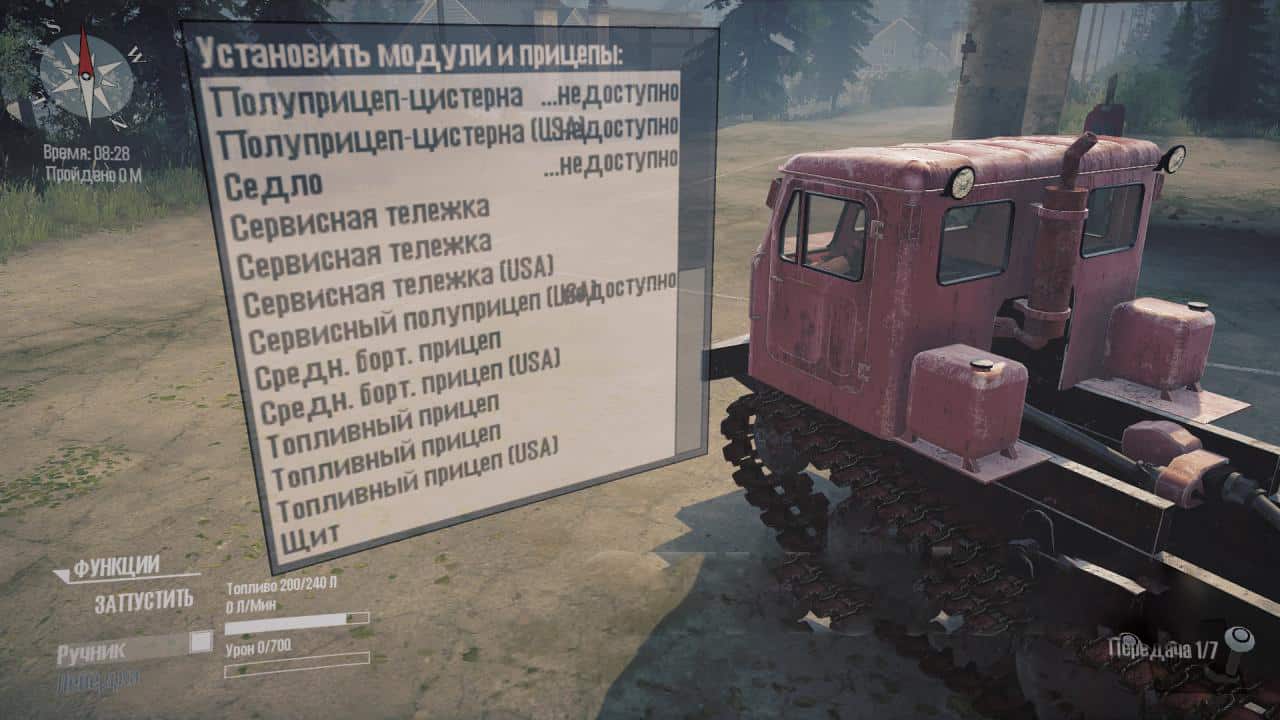The image size is (1280, 720).
Task: Install the Щит module
Action: (311, 541)
